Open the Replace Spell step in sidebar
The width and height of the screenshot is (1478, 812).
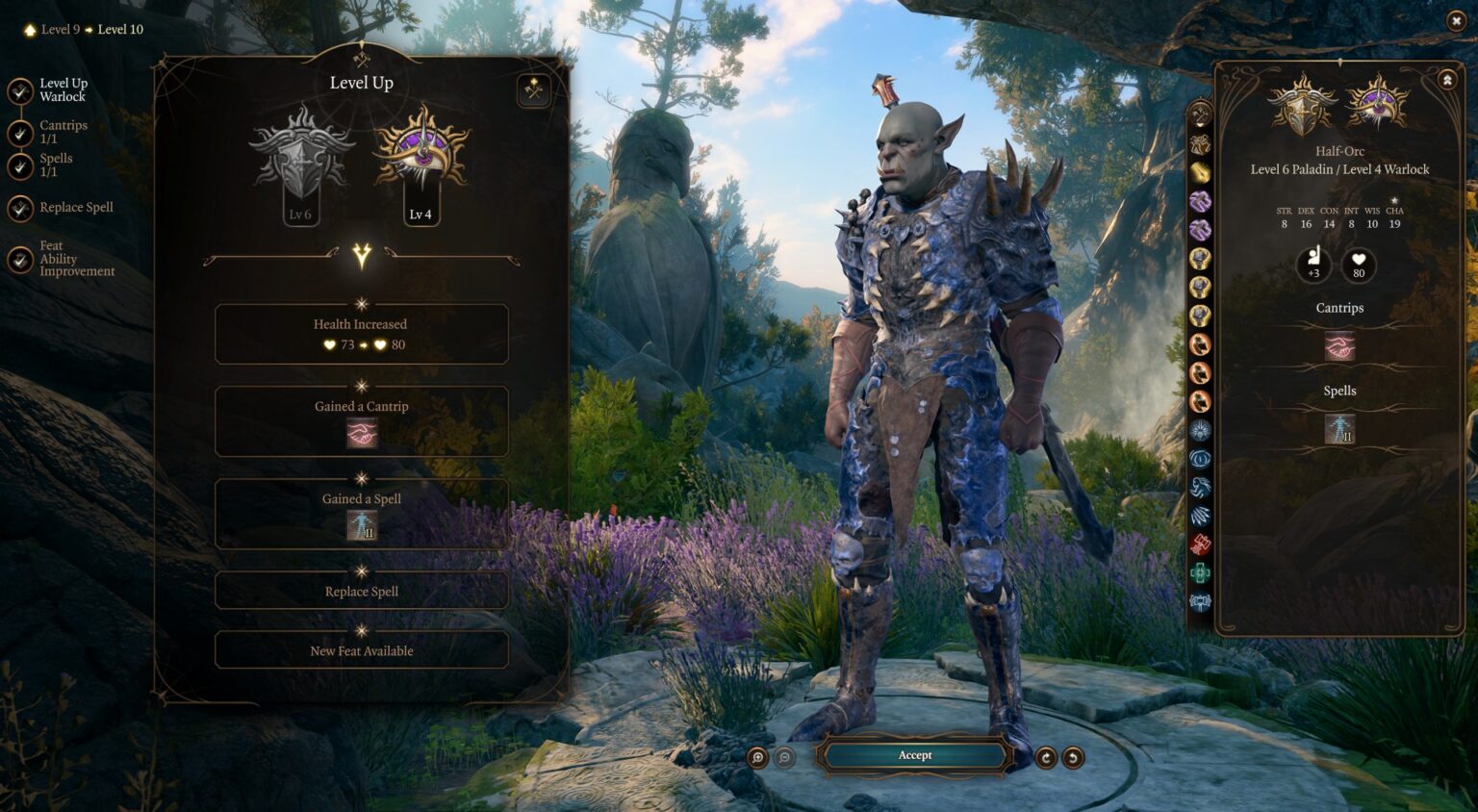[x=21, y=207]
